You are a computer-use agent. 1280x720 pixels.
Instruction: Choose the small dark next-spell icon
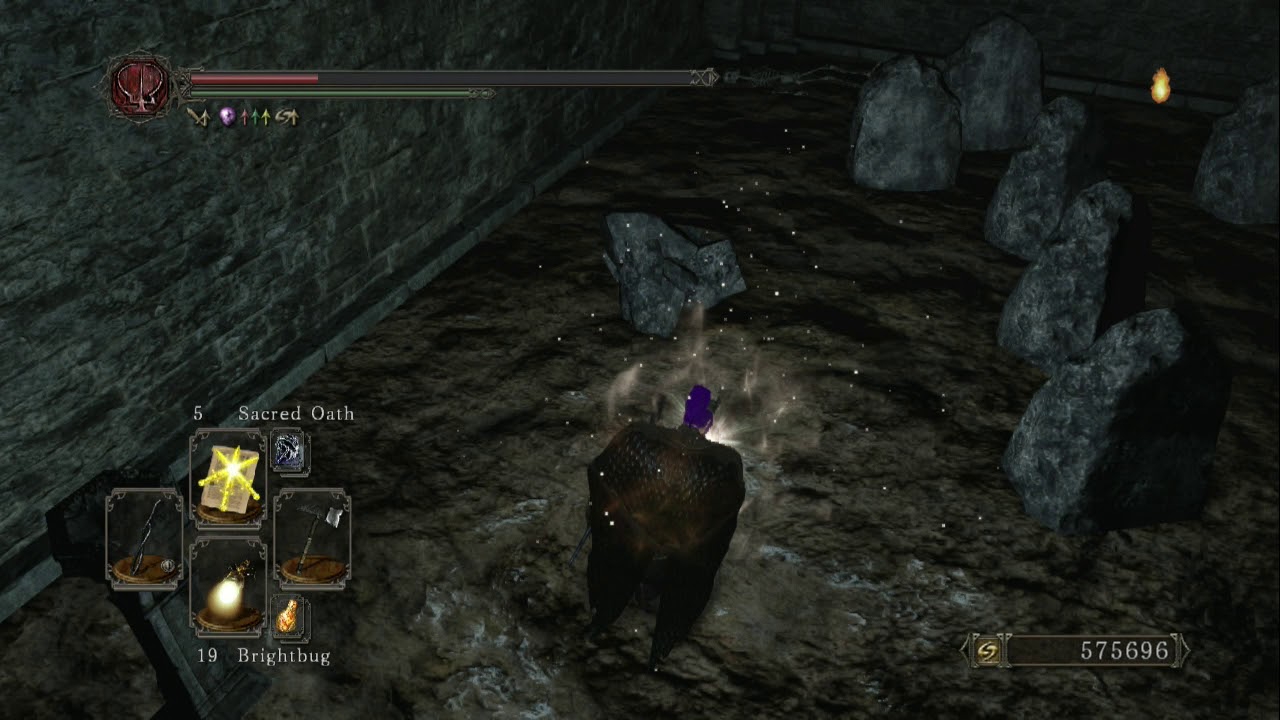coord(289,452)
